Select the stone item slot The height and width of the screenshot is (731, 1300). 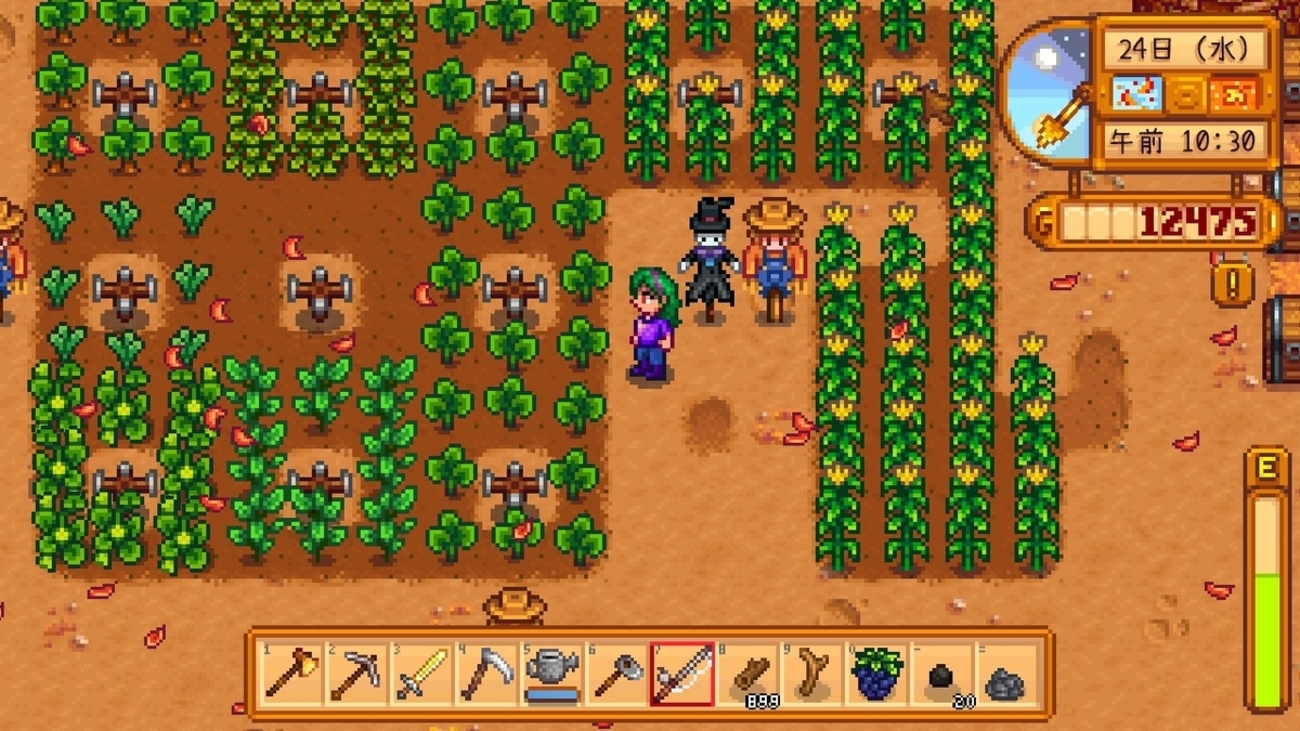(1006, 676)
